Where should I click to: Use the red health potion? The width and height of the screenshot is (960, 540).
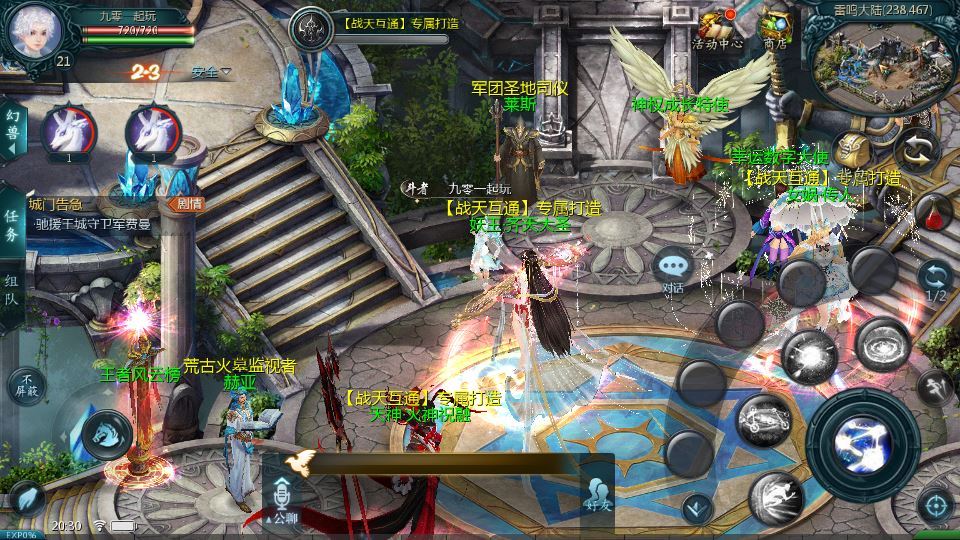point(932,212)
